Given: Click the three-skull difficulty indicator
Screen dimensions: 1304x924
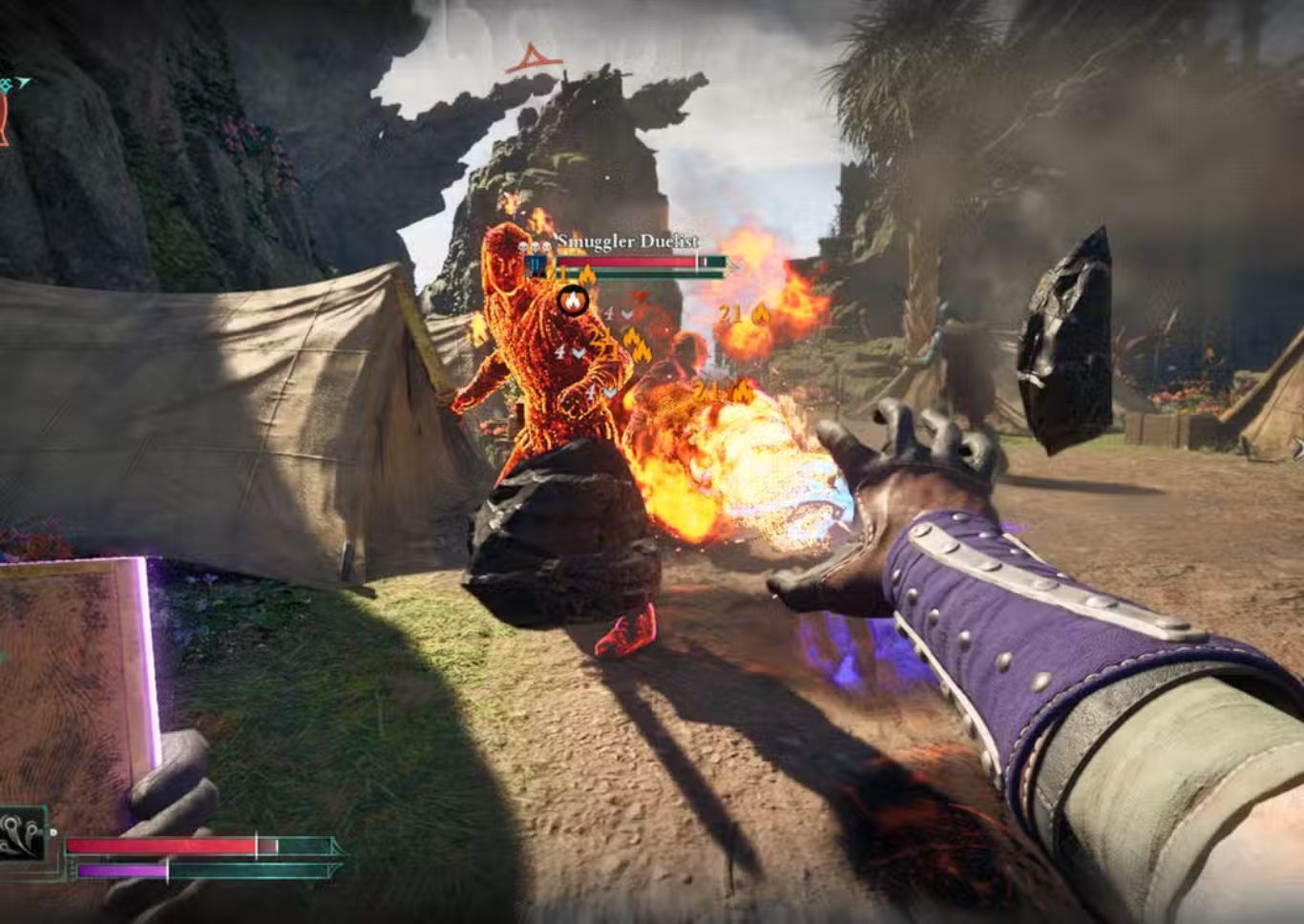Looking at the screenshot, I should point(536,246).
